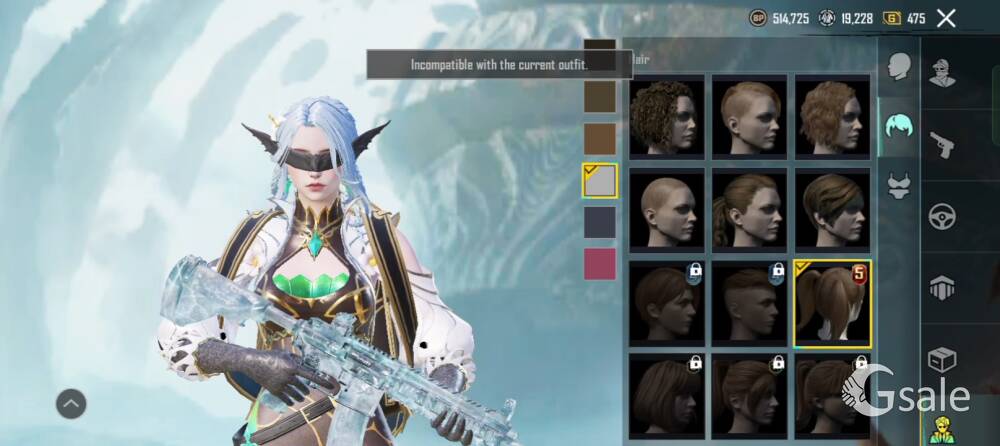Open the pistol weapons category
The width and height of the screenshot is (1000, 446).
point(943,144)
